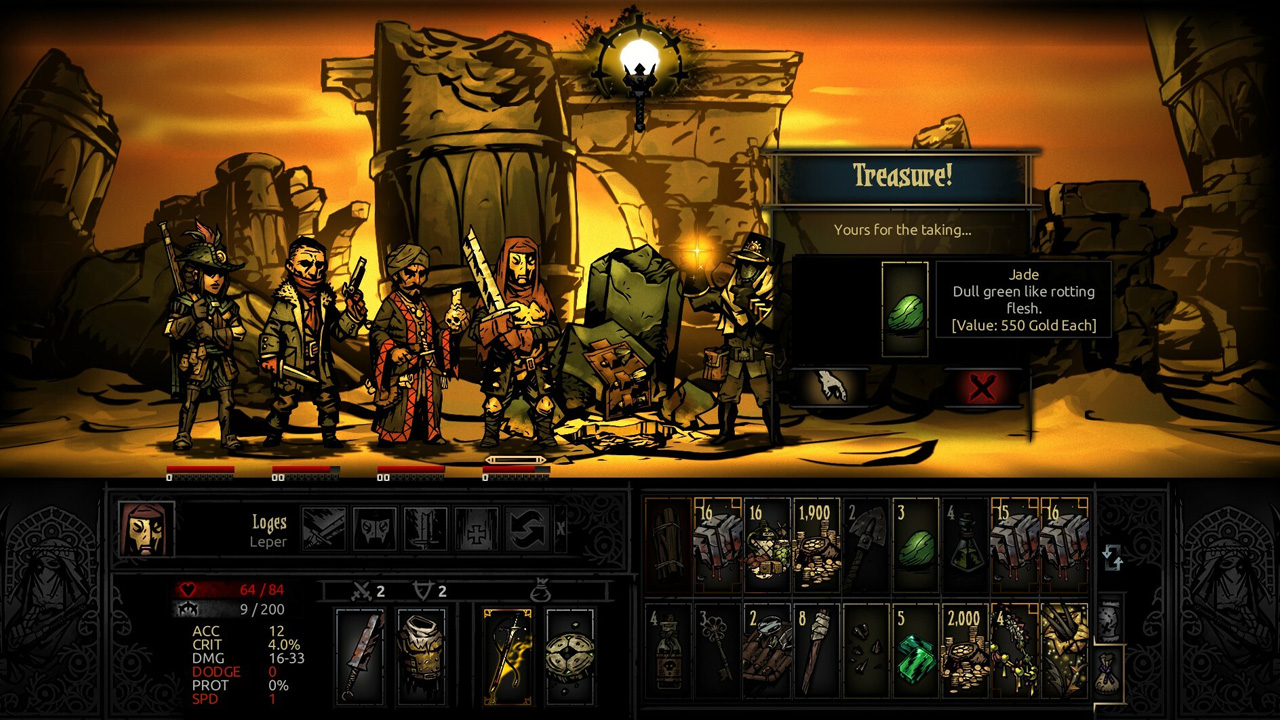The height and width of the screenshot is (720, 1280).
Task: Select Loges the Leper's portrait
Action: [146, 528]
